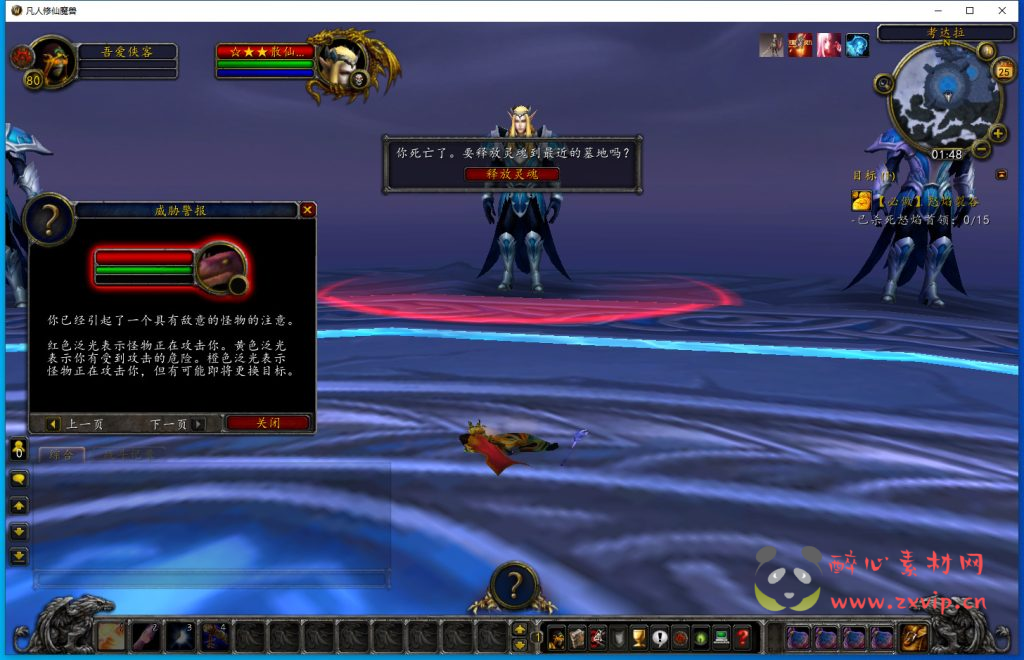Open the chat speech bubble menu
1024x660 pixels.
18,479
